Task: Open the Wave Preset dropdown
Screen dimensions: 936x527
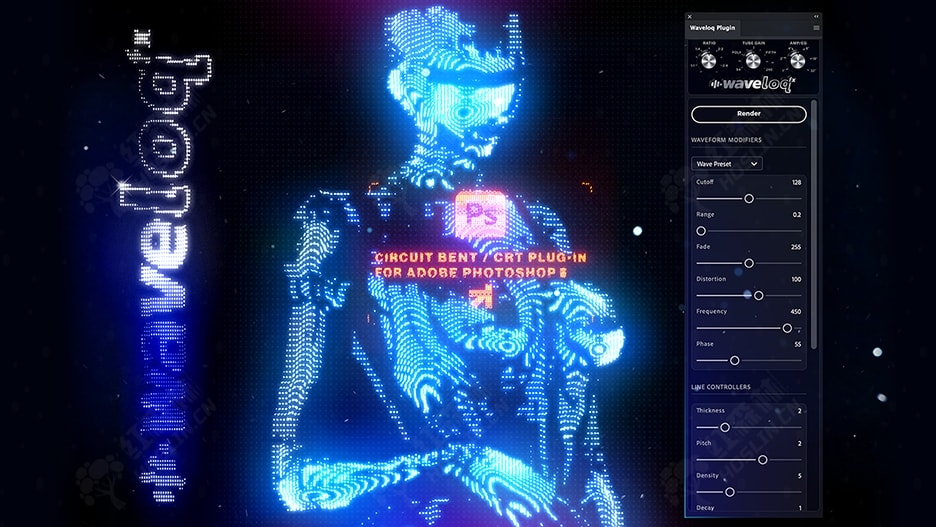Action: click(x=727, y=163)
